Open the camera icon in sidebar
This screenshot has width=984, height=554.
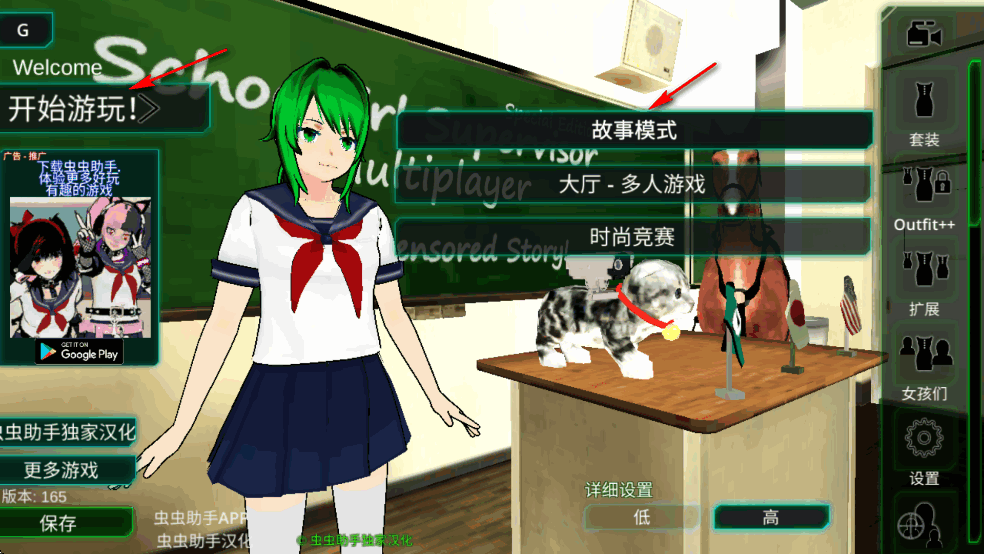(x=924, y=36)
